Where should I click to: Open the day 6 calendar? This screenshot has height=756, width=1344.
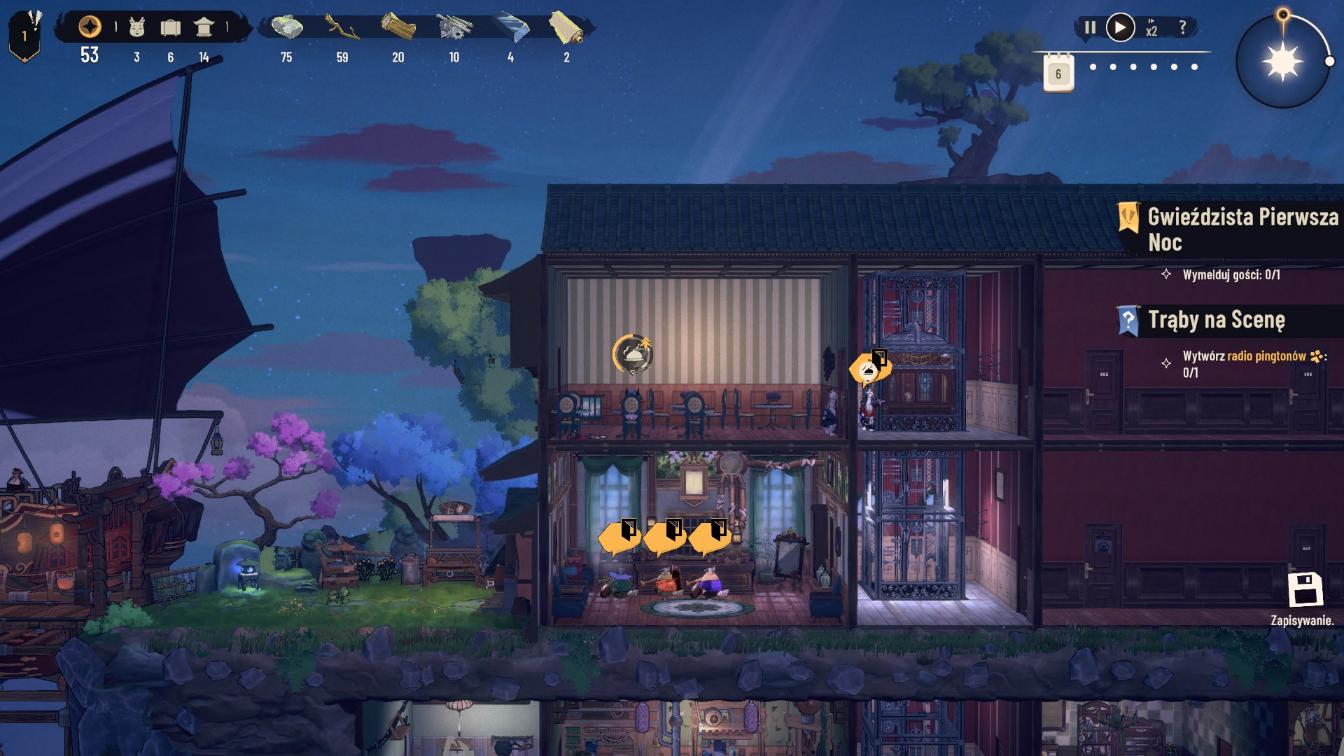tap(1059, 72)
